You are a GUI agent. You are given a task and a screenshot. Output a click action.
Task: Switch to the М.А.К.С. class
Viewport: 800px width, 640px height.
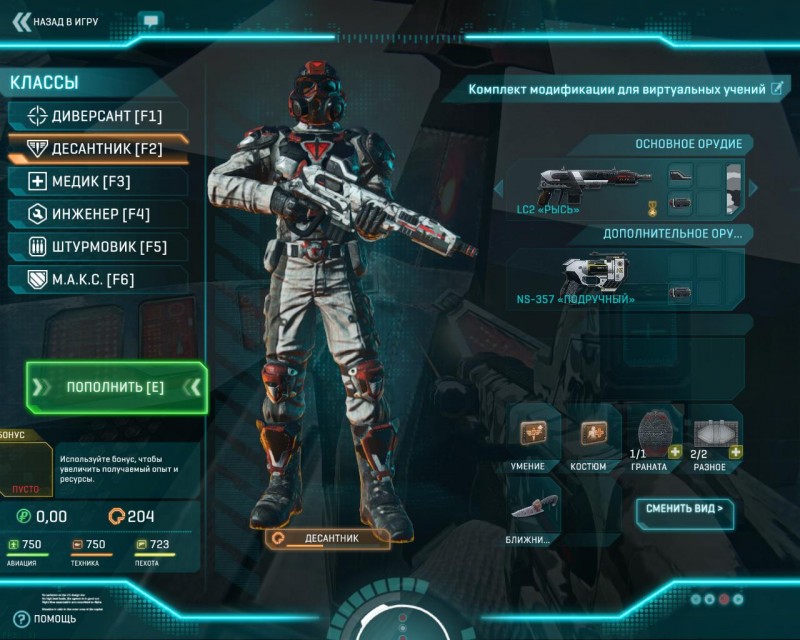[96, 279]
